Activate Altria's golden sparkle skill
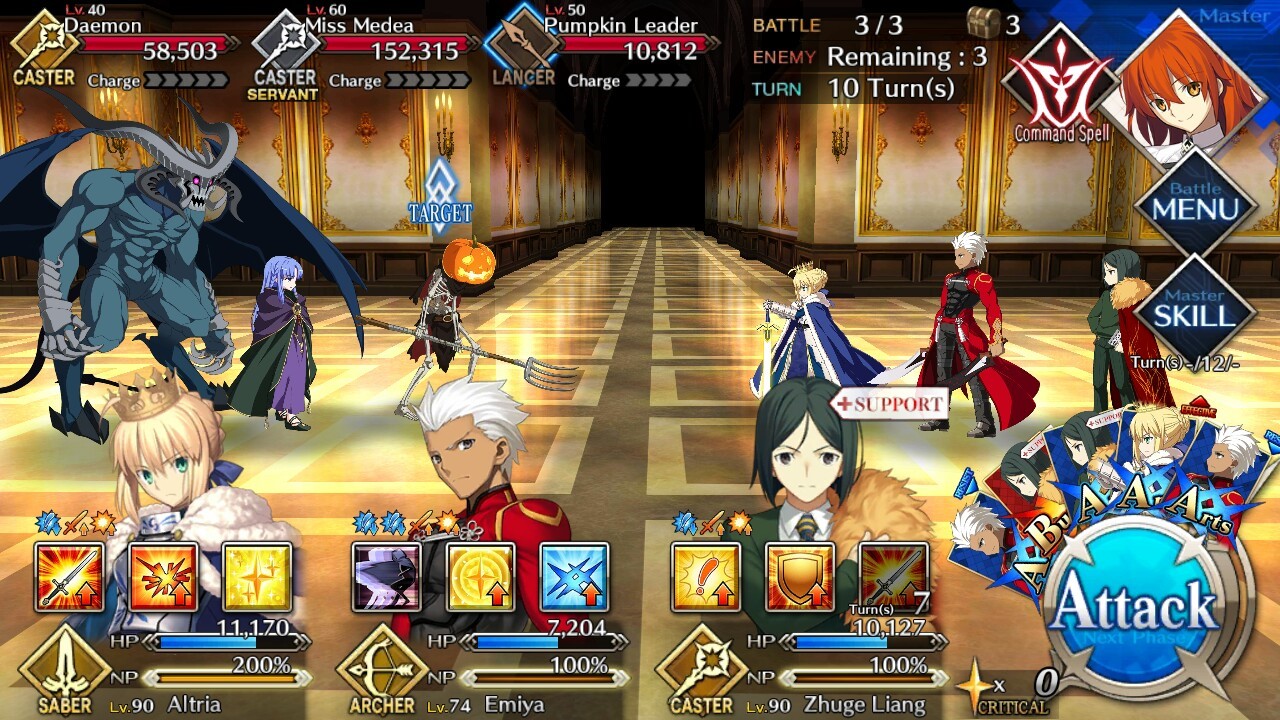 257,577
